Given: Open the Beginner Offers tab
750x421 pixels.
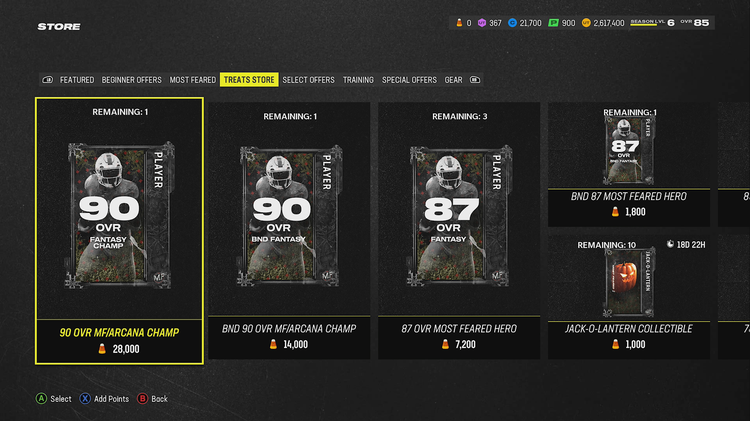Looking at the screenshot, I should point(132,80).
